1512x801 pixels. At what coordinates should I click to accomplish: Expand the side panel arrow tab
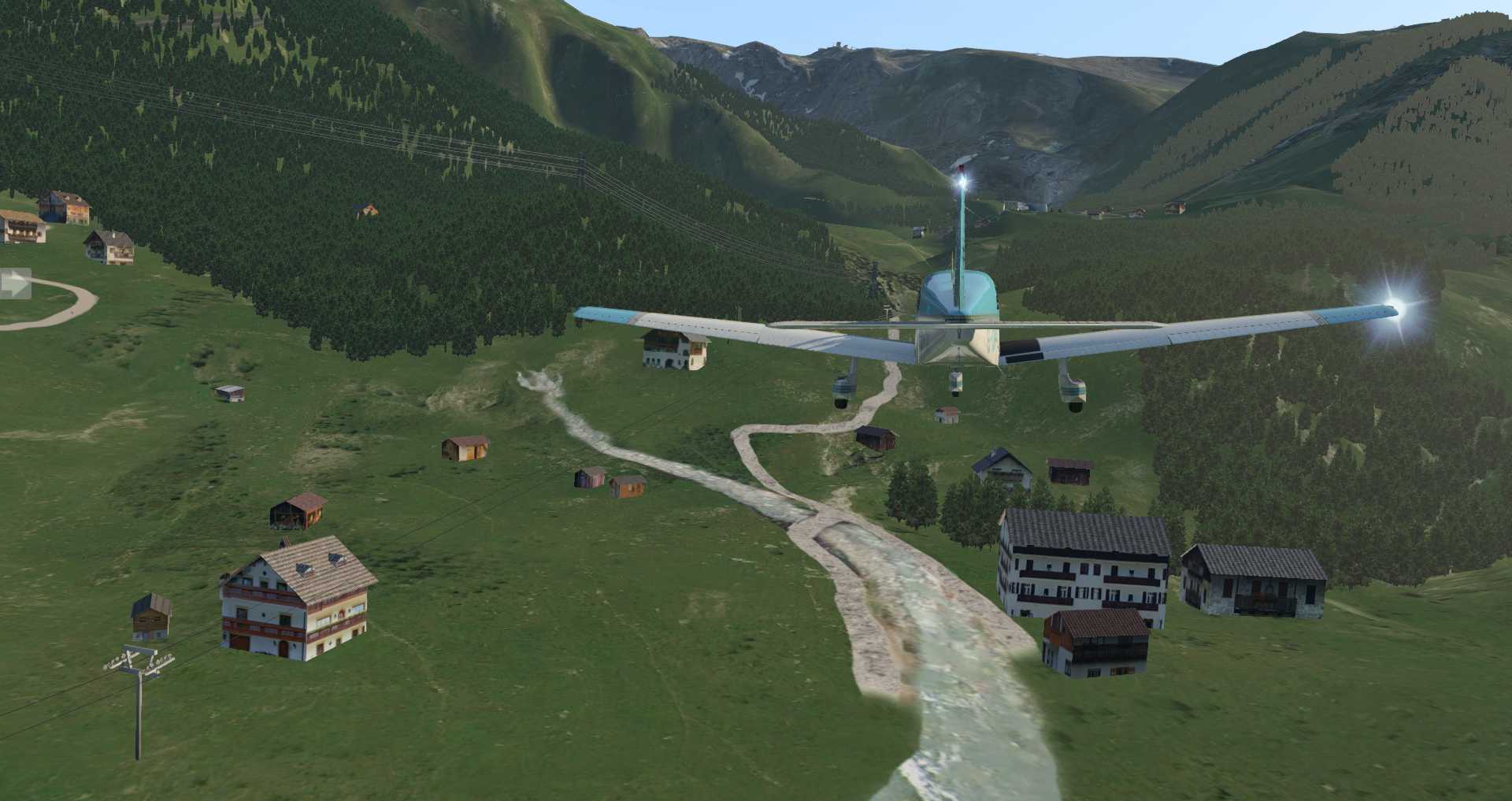pos(13,284)
